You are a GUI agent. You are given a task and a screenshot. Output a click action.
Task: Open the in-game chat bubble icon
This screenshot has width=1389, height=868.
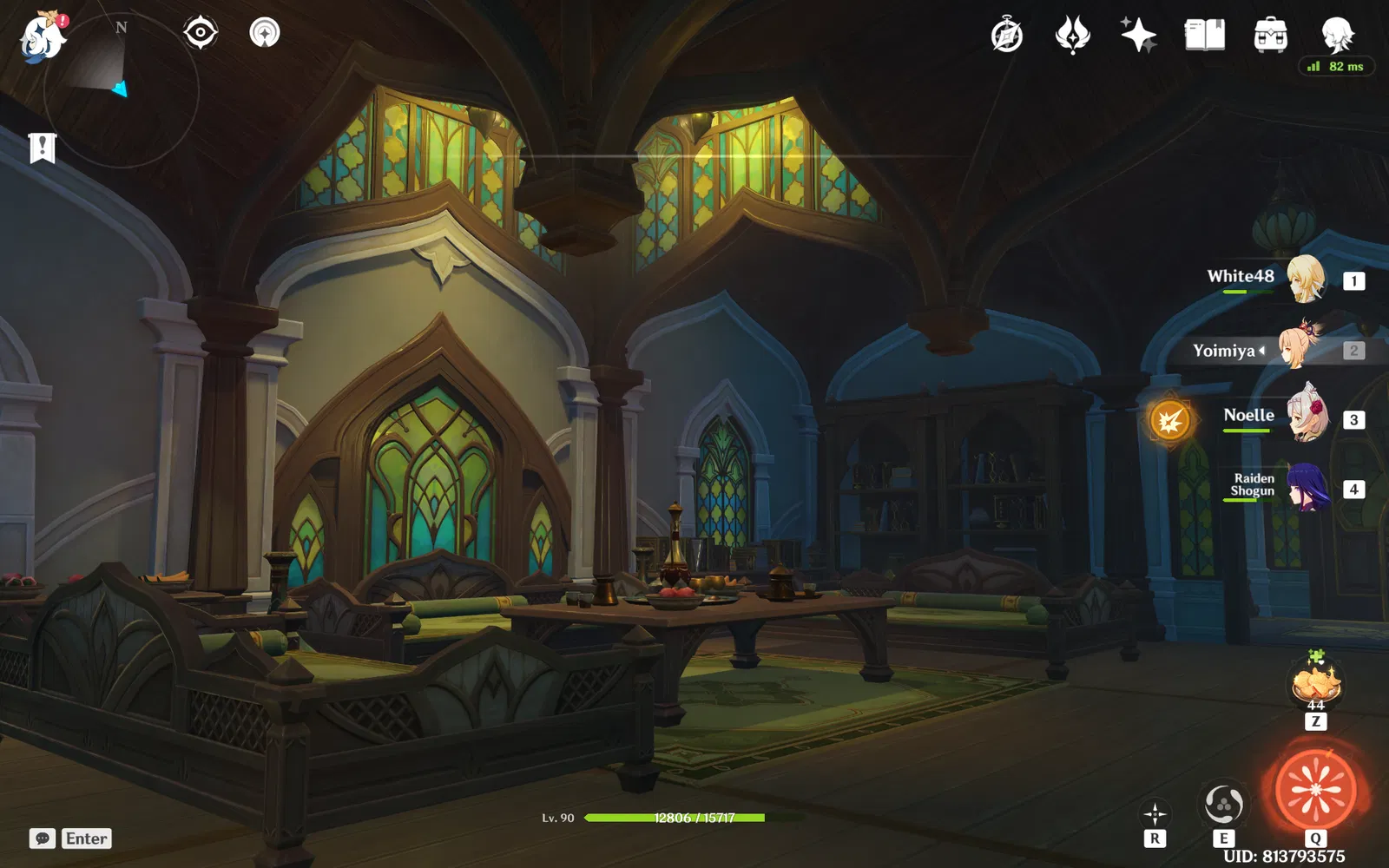41,838
